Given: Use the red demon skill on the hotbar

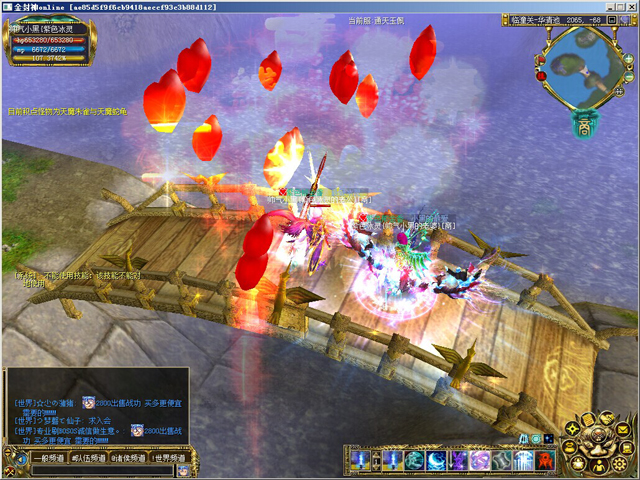Looking at the screenshot, I should tap(545, 461).
